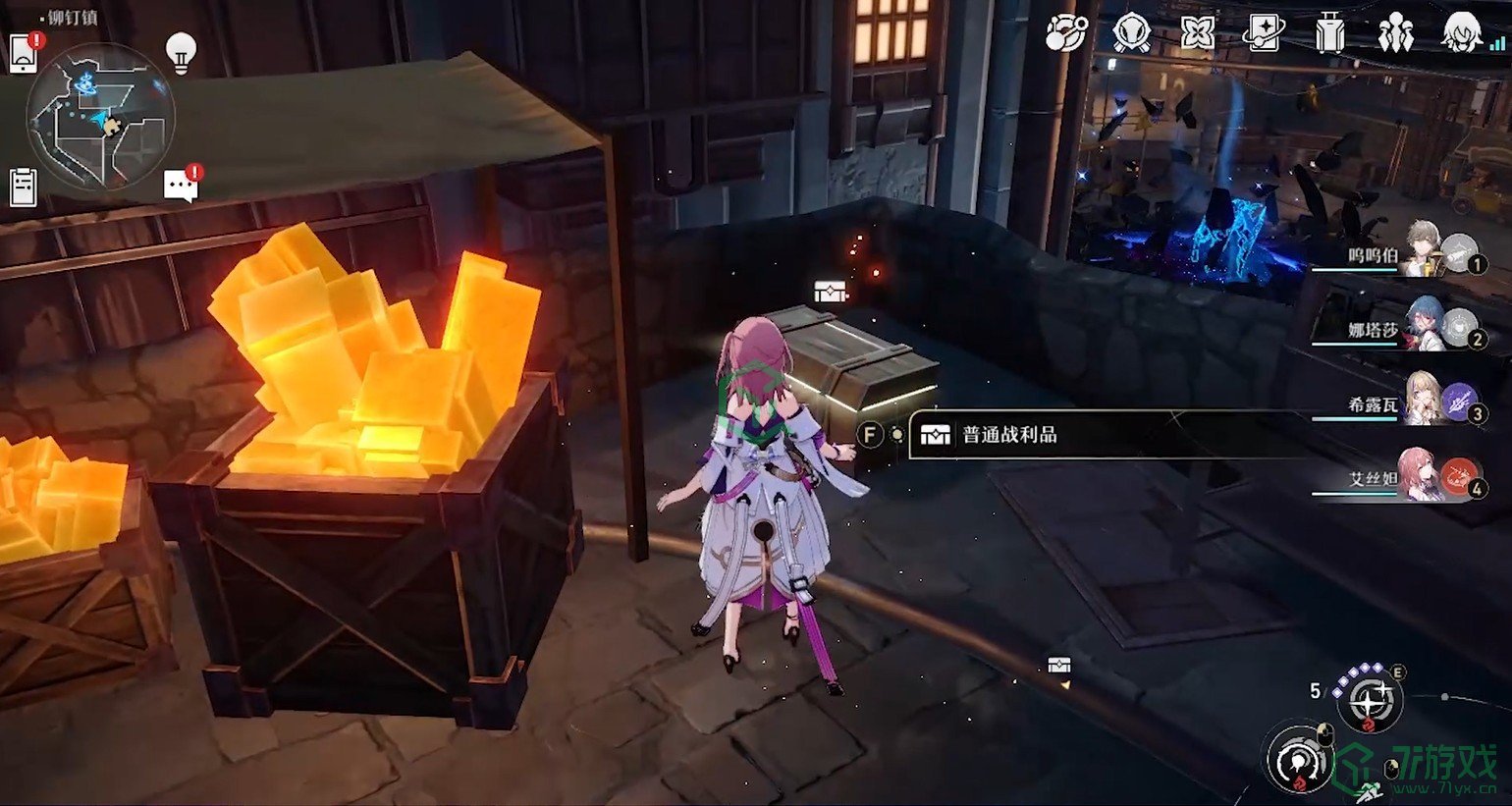Open the four-petal flower icon
Screen dimensions: 1512x806
[1198, 34]
